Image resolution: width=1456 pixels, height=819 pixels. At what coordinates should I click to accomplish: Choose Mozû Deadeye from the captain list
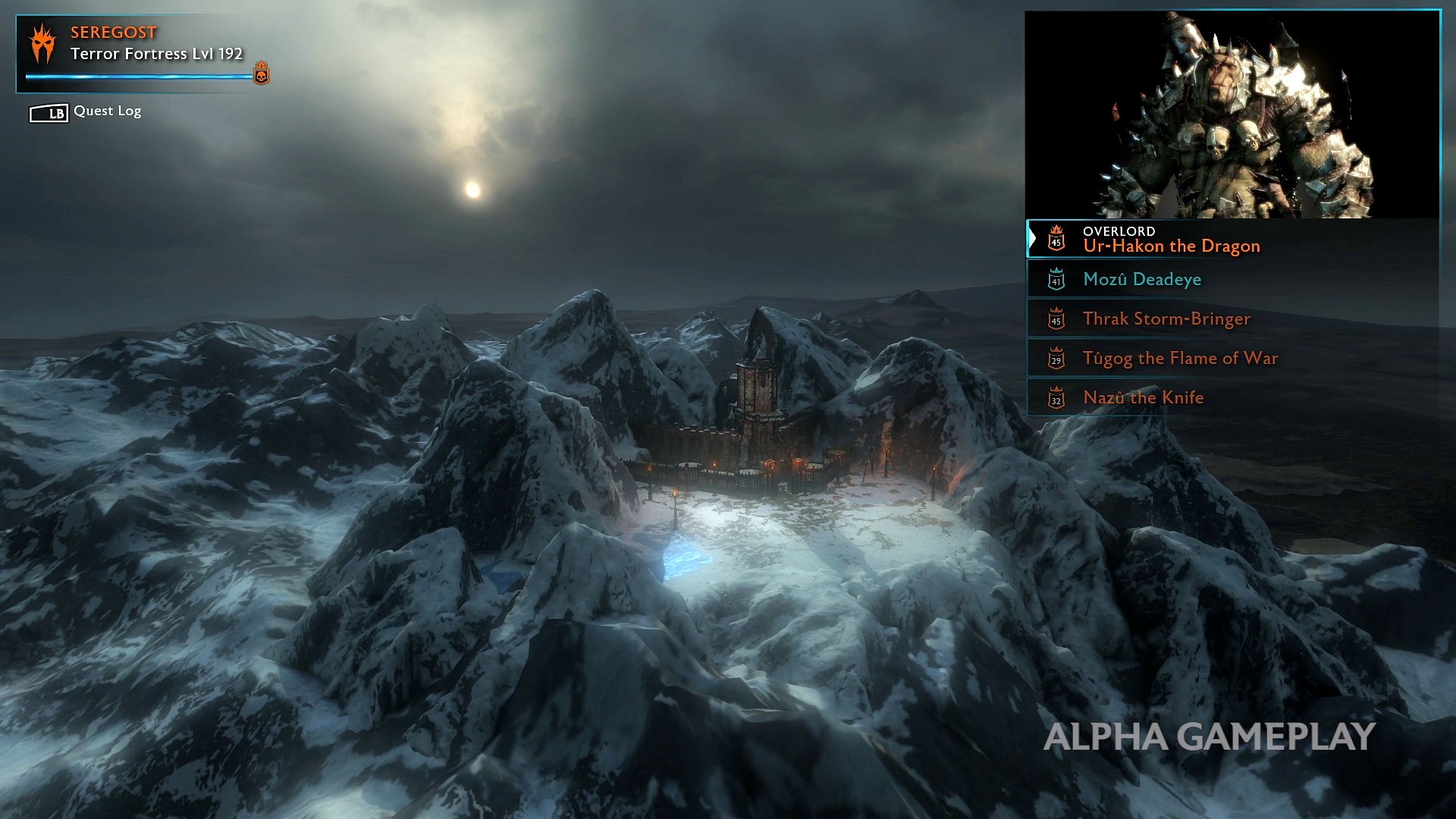1141,280
